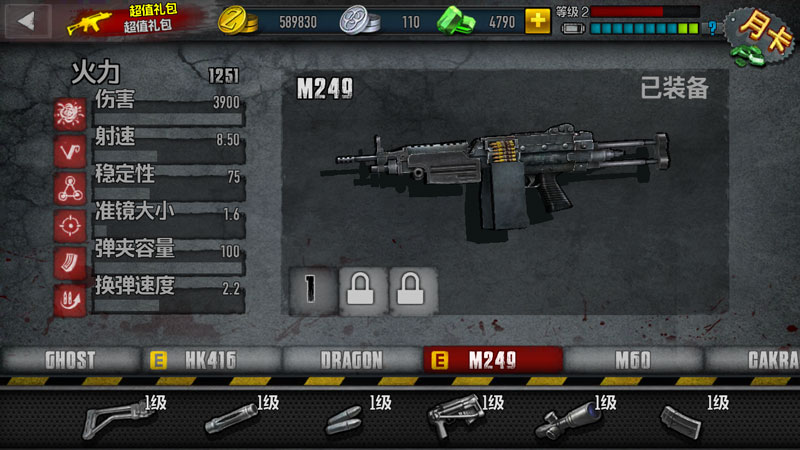Select the magazine clip upgrade

pos(685,420)
